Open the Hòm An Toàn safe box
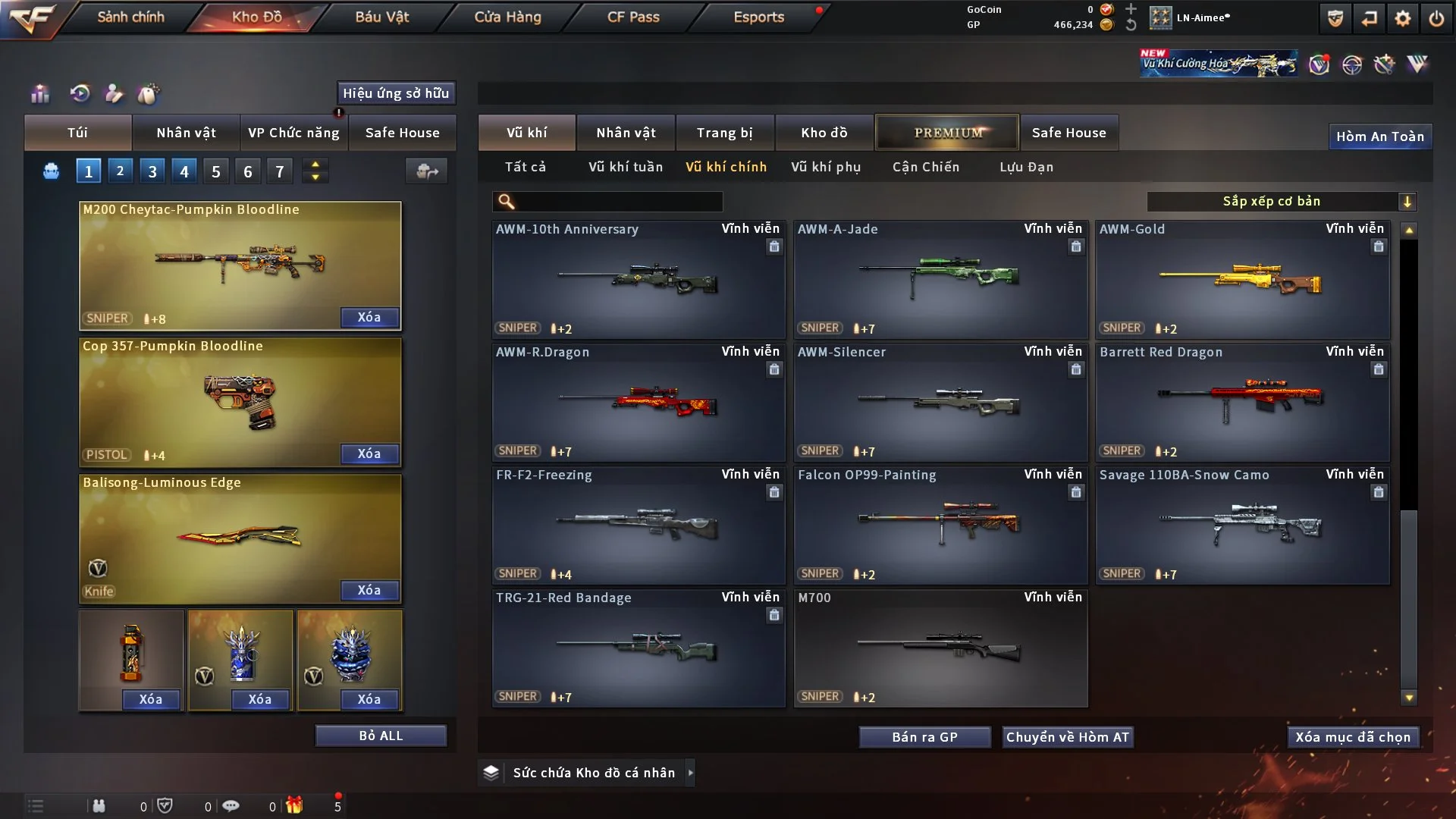 pyautogui.click(x=1380, y=136)
